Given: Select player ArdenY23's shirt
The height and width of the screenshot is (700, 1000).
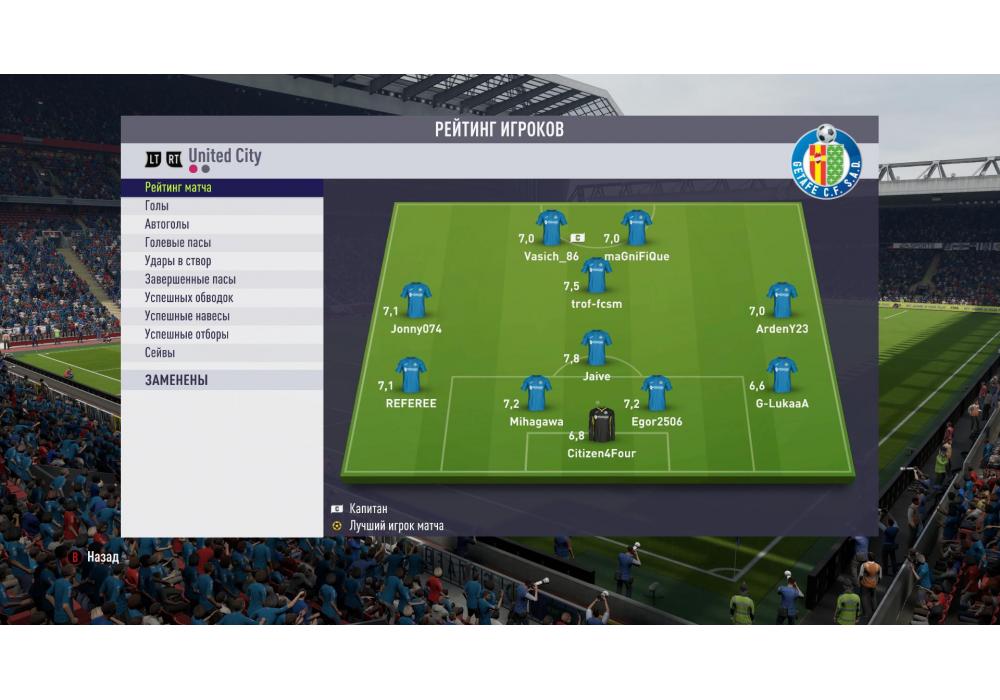Looking at the screenshot, I should pyautogui.click(x=782, y=301).
